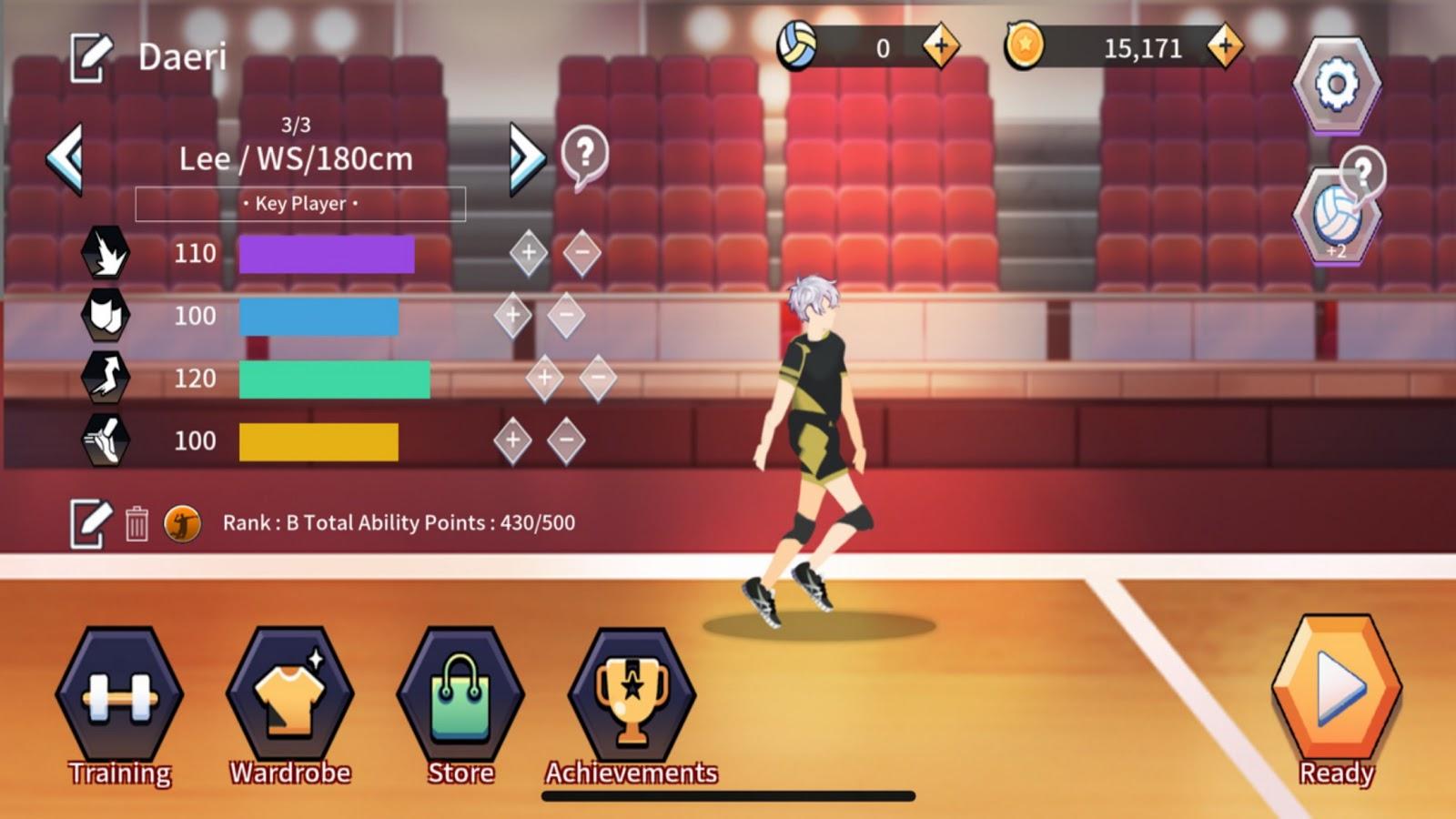1456x819 pixels.
Task: Open the help bubble next to the player name
Action: click(x=585, y=155)
